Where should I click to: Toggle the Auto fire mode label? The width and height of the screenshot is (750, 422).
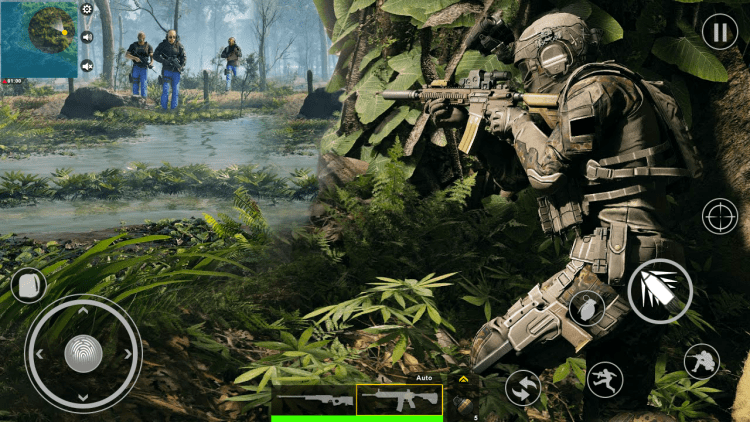click(424, 378)
